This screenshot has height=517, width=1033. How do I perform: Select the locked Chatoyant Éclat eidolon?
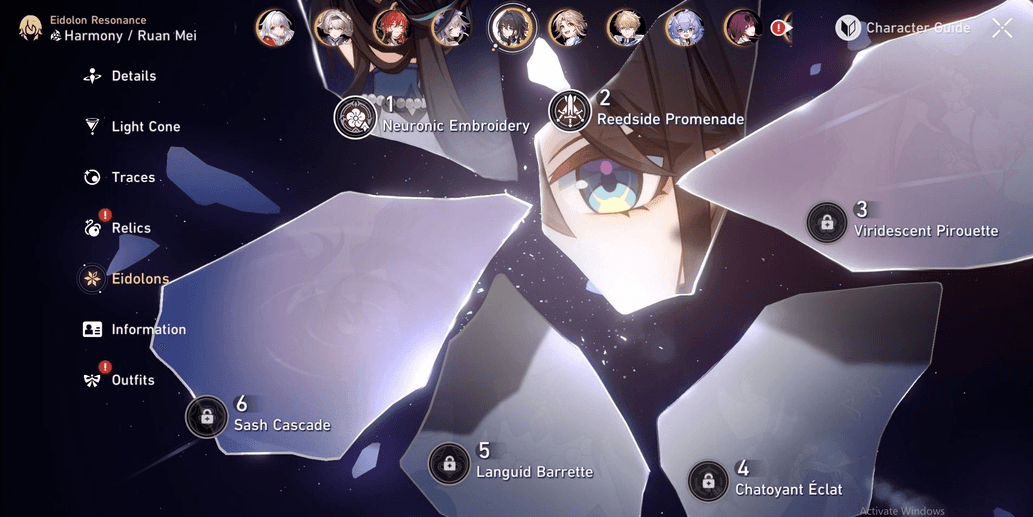click(708, 481)
